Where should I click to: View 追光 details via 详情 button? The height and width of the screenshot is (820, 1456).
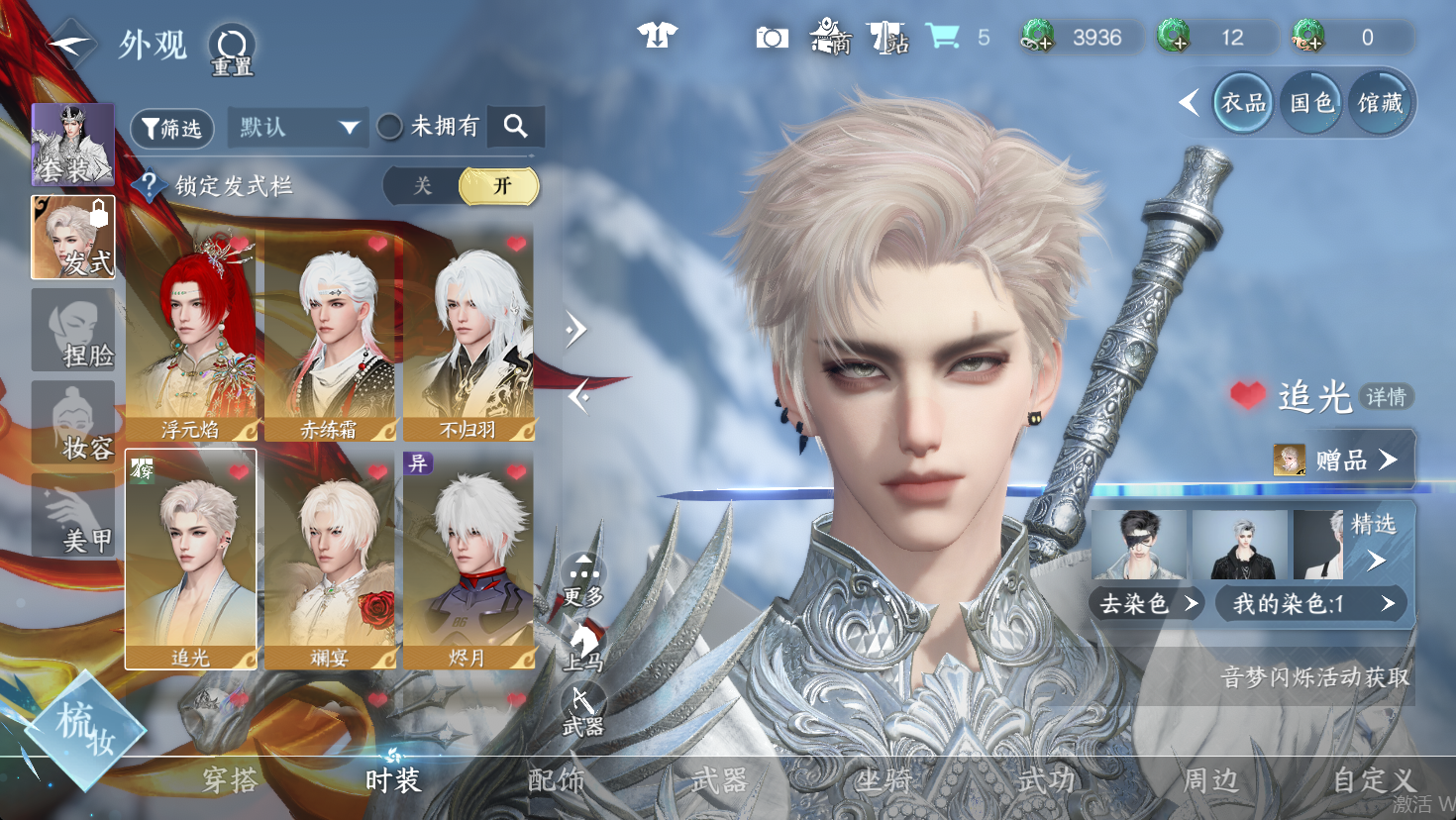click(x=1387, y=397)
